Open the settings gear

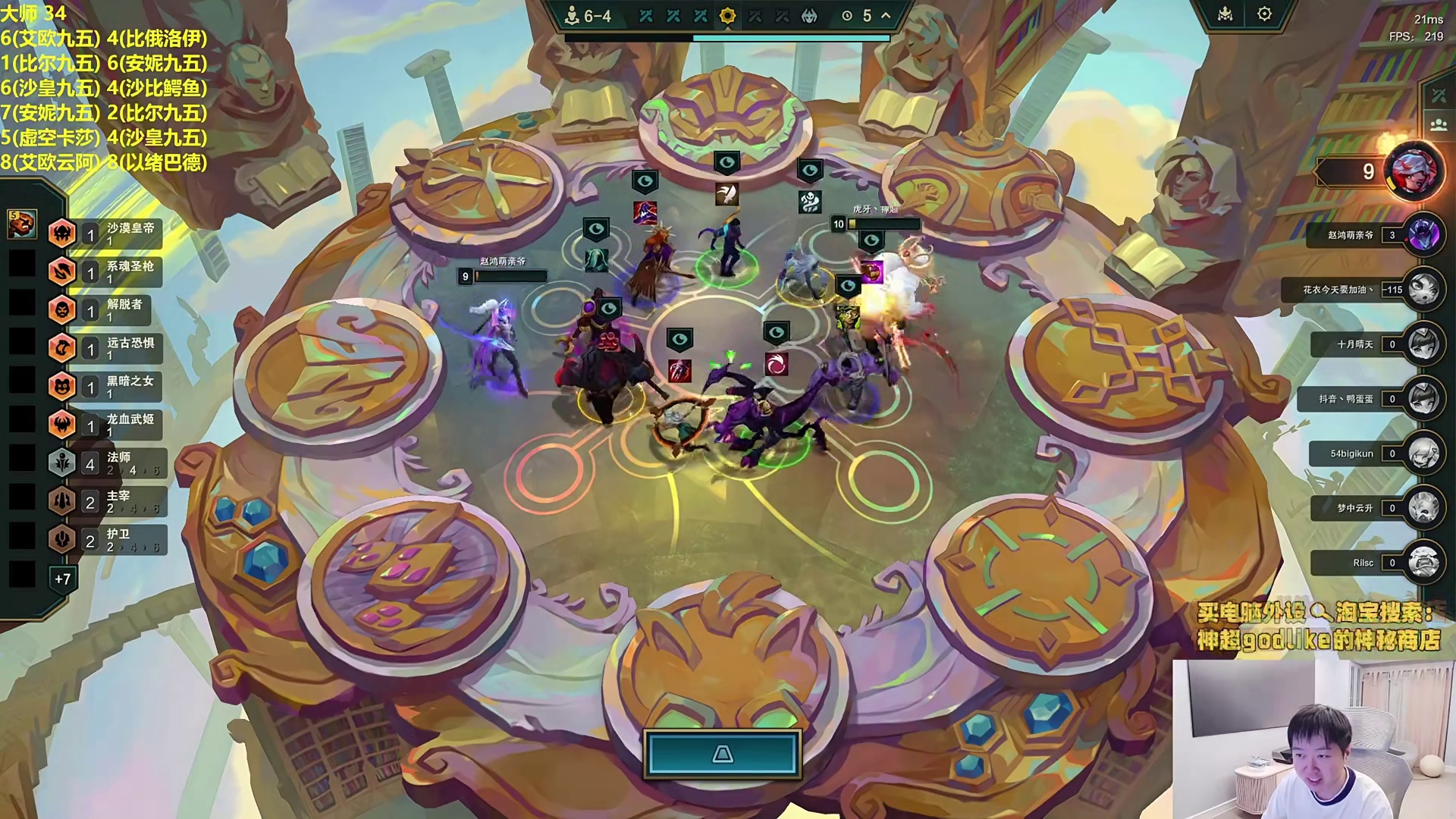pyautogui.click(x=1264, y=14)
